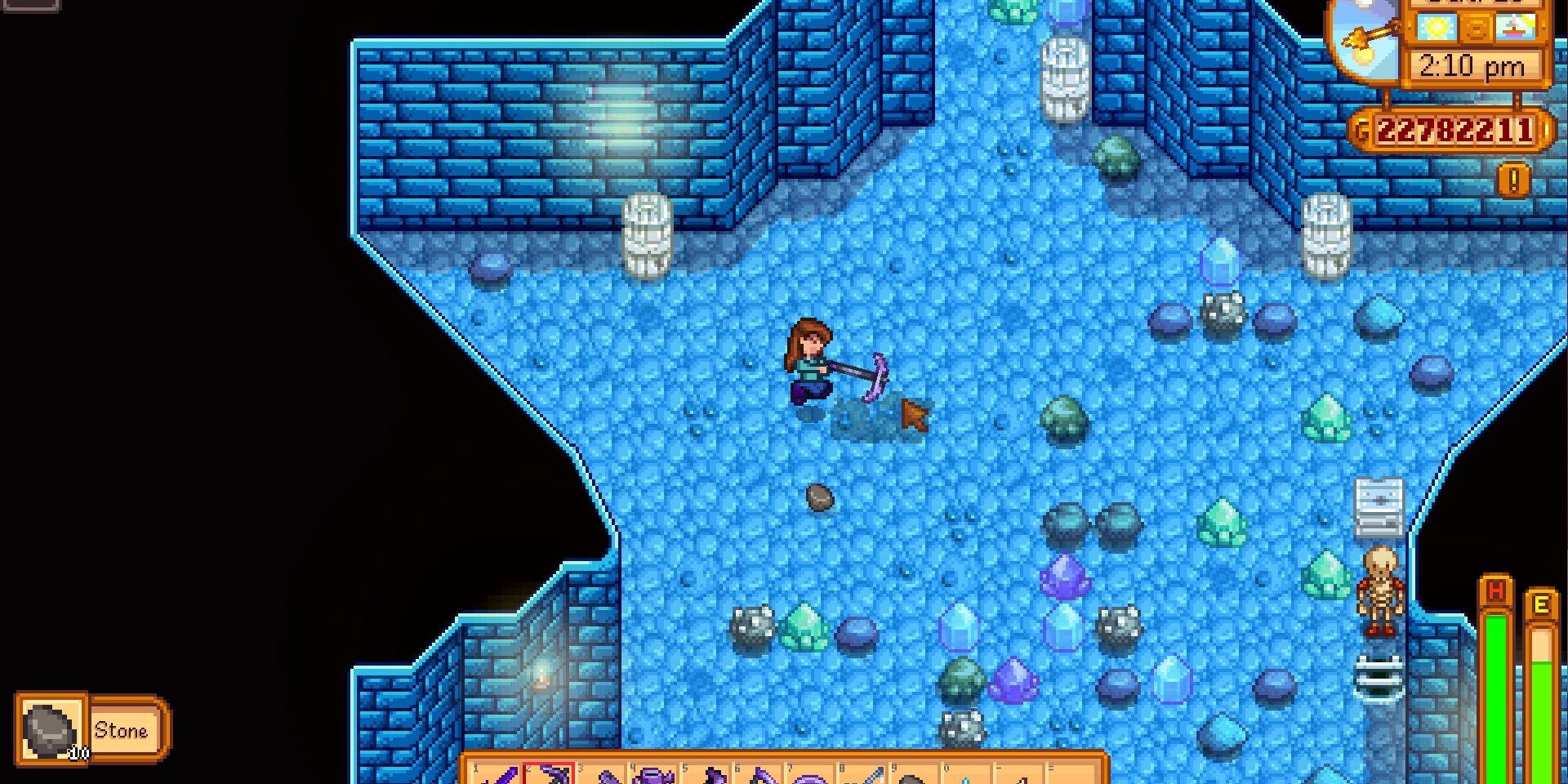The image size is (1568, 784).
Task: Select the small crystal item in hotbar slot 0
Action: pyautogui.click(x=969, y=778)
